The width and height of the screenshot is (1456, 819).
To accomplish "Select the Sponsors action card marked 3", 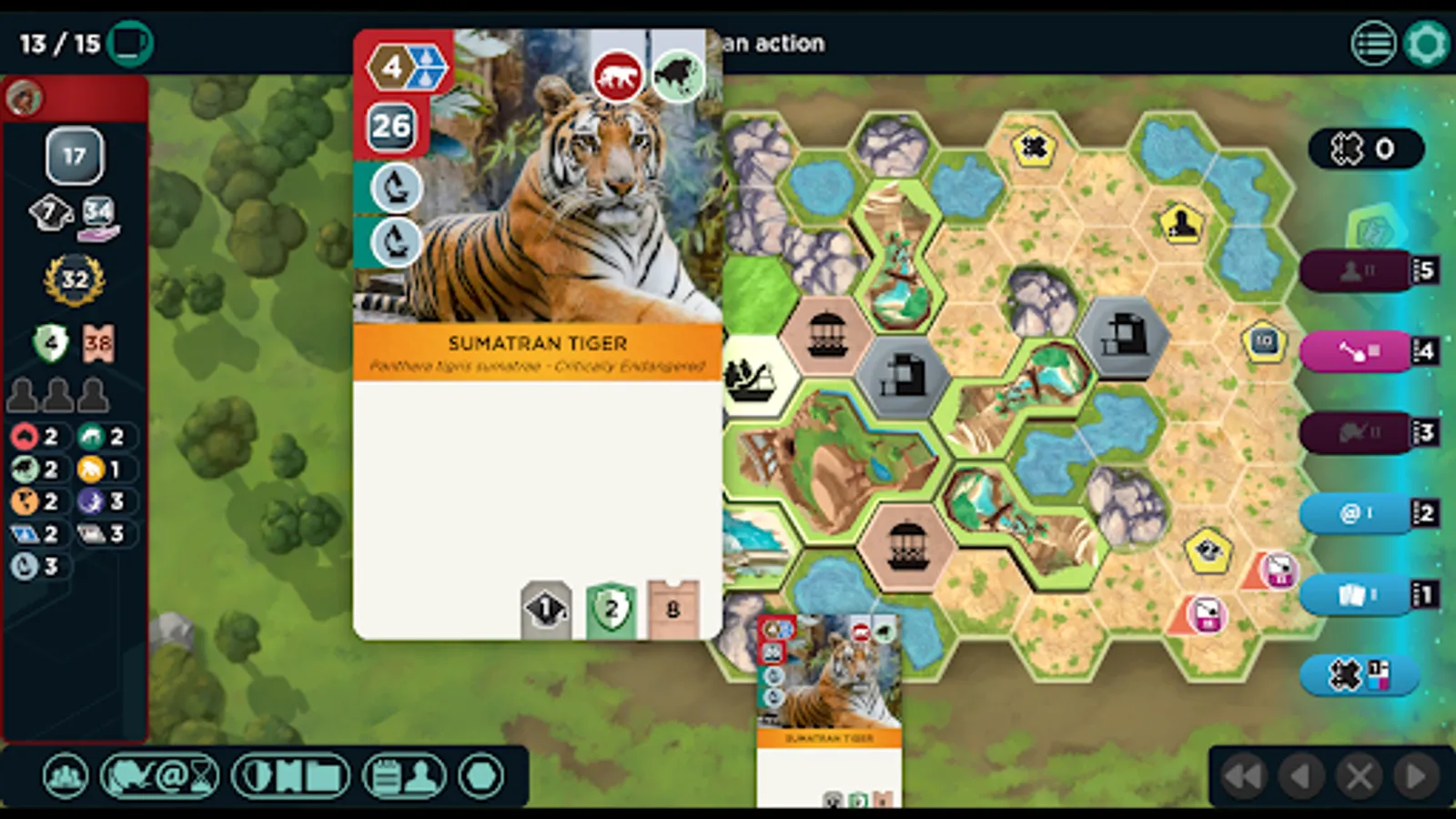I will (1356, 433).
